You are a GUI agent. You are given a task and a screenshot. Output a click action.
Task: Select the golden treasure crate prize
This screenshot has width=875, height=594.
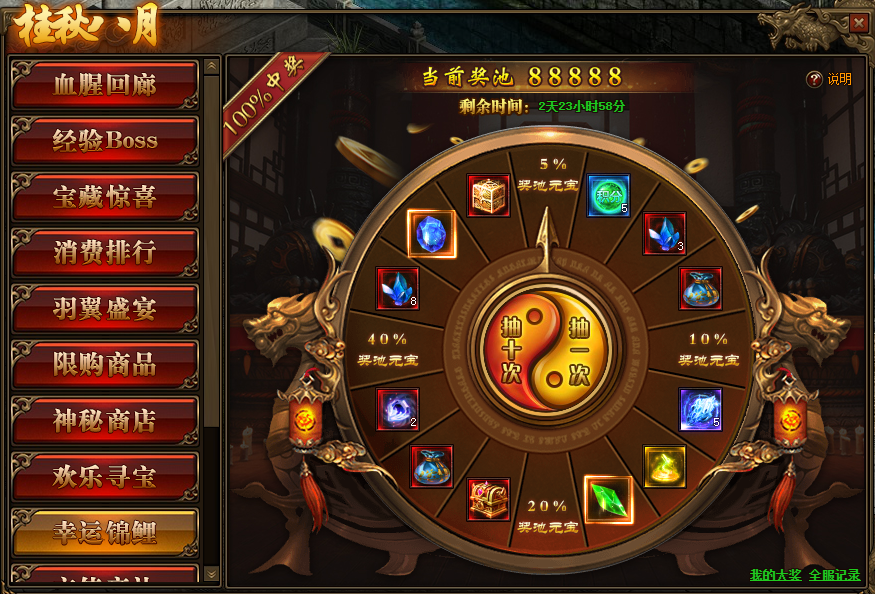pos(489,196)
